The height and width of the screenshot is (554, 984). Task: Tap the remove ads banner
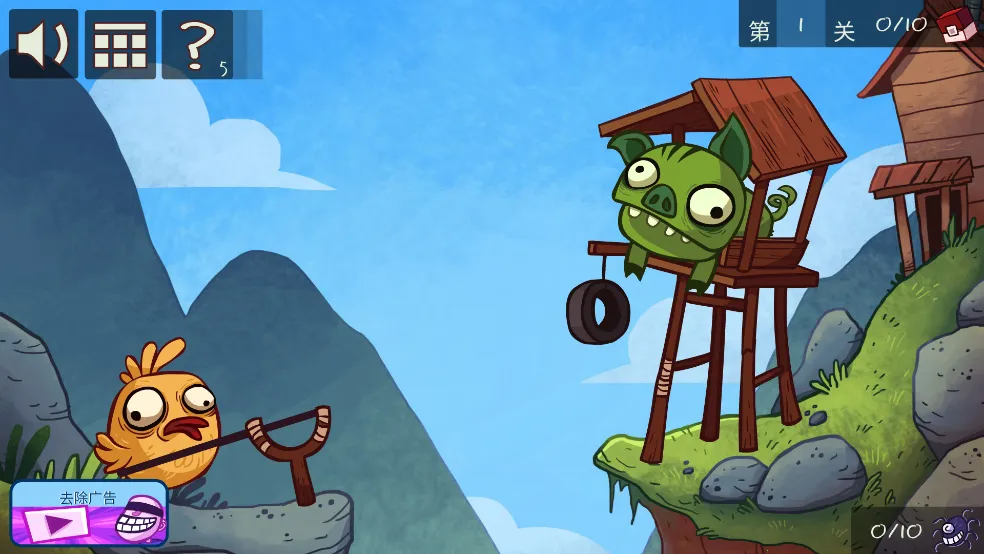click(x=88, y=514)
